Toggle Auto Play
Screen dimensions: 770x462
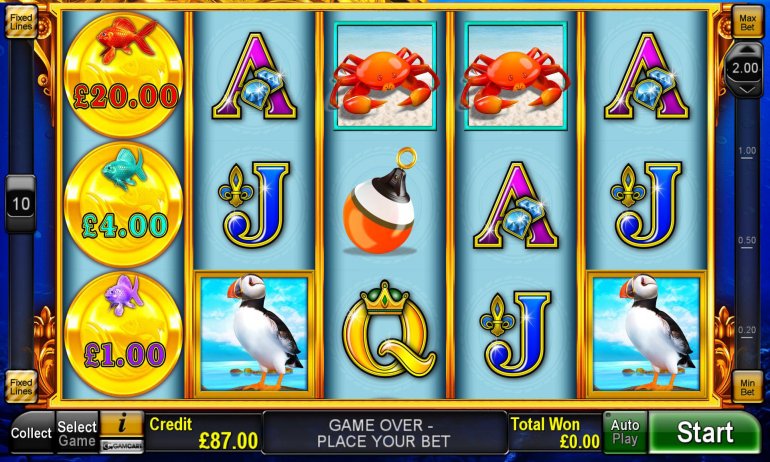pos(625,432)
